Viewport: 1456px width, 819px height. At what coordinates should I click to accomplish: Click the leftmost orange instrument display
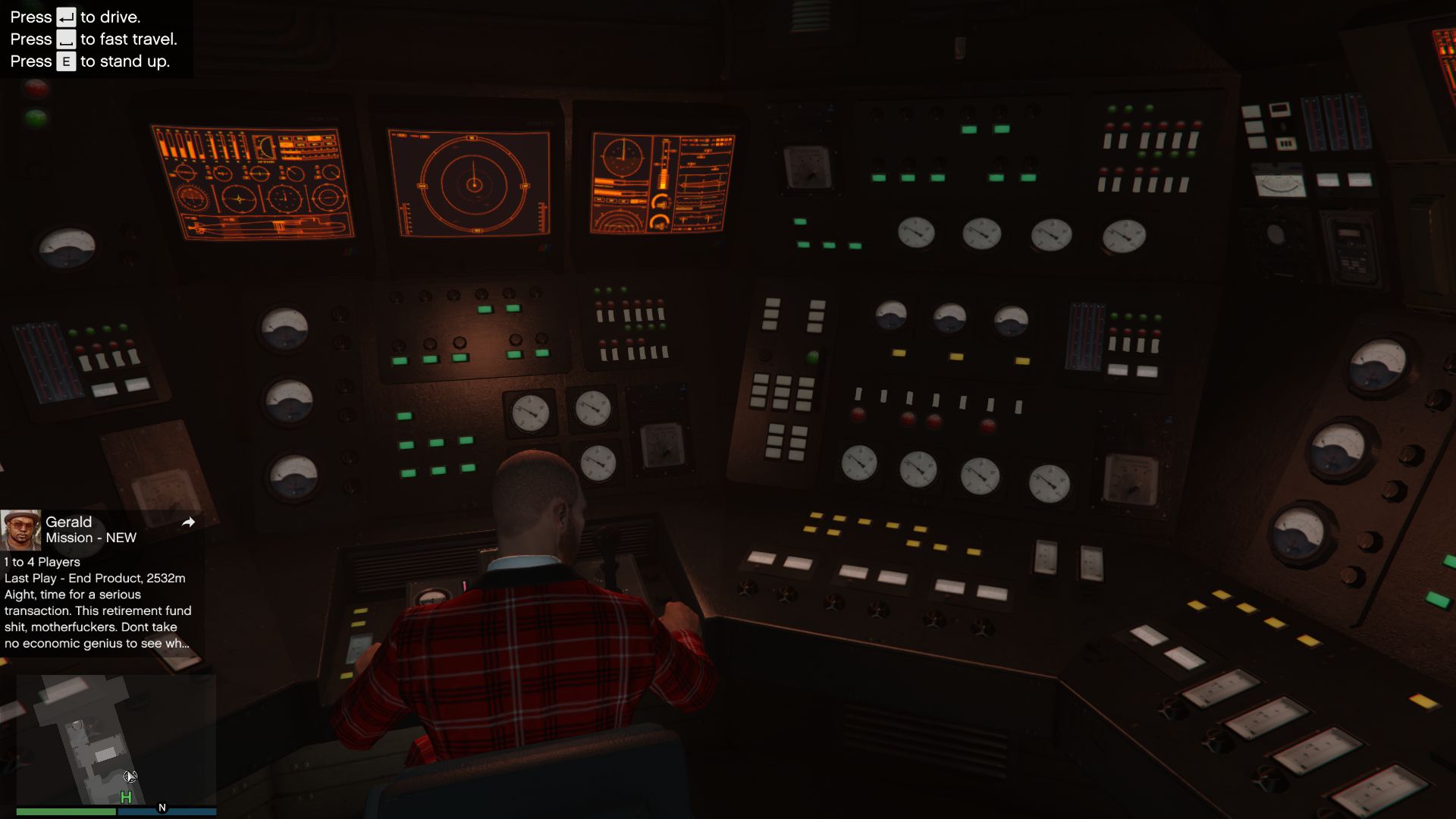[254, 182]
